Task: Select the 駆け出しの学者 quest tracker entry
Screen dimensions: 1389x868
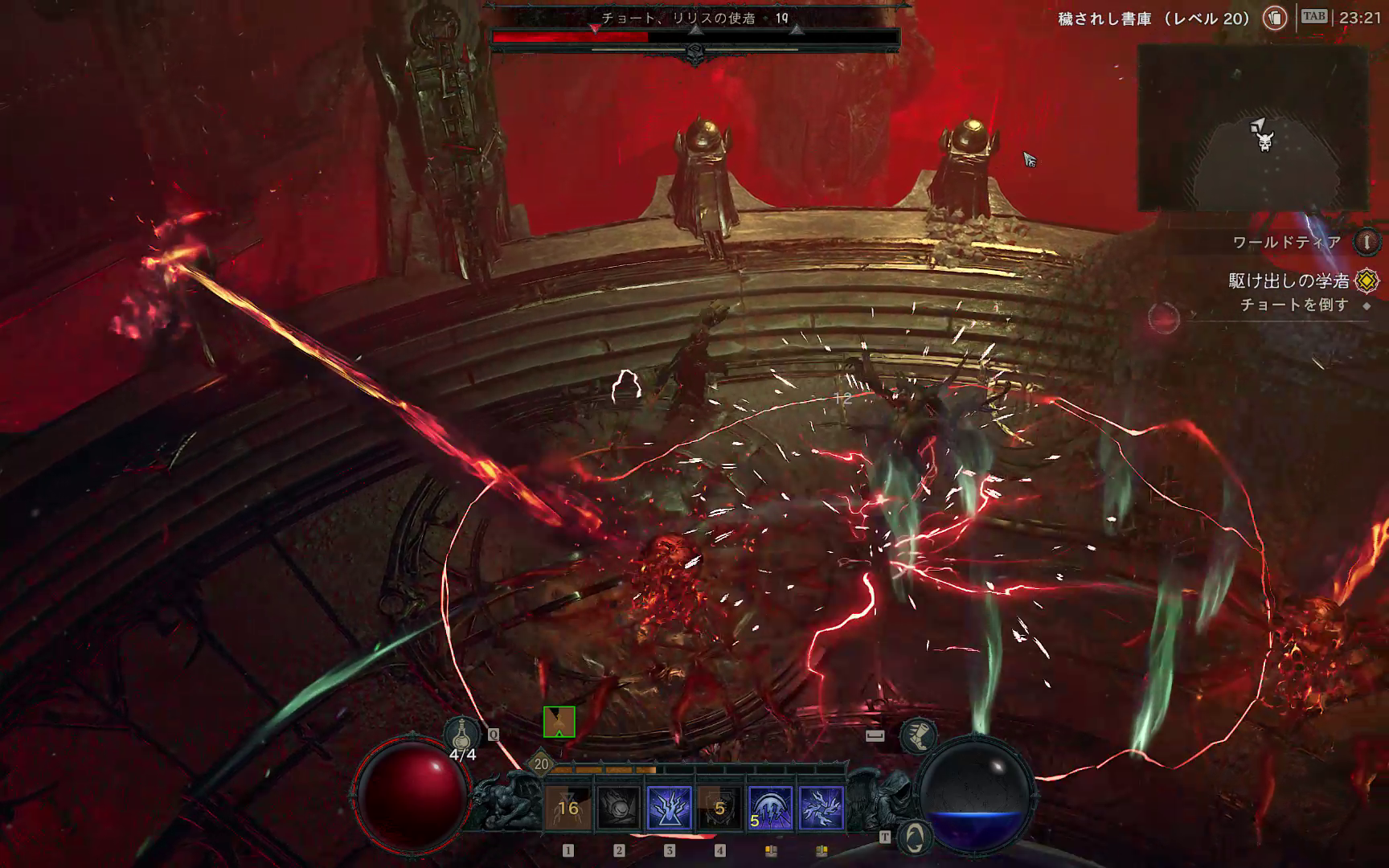Action: [x=1289, y=280]
